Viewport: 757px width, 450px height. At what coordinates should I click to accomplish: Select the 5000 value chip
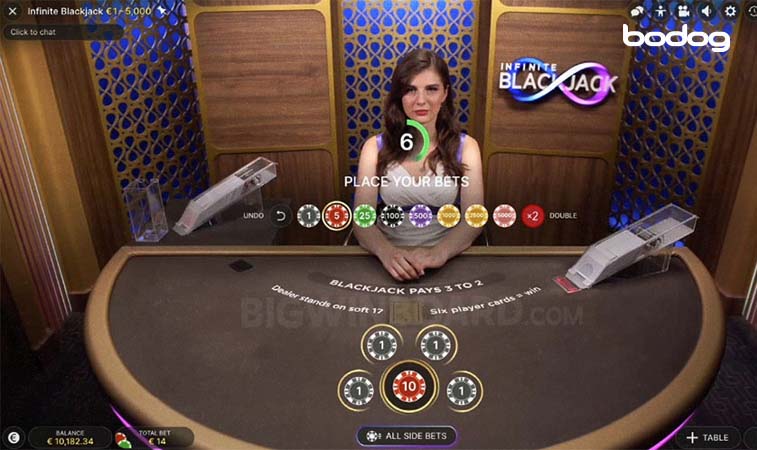[x=505, y=215]
